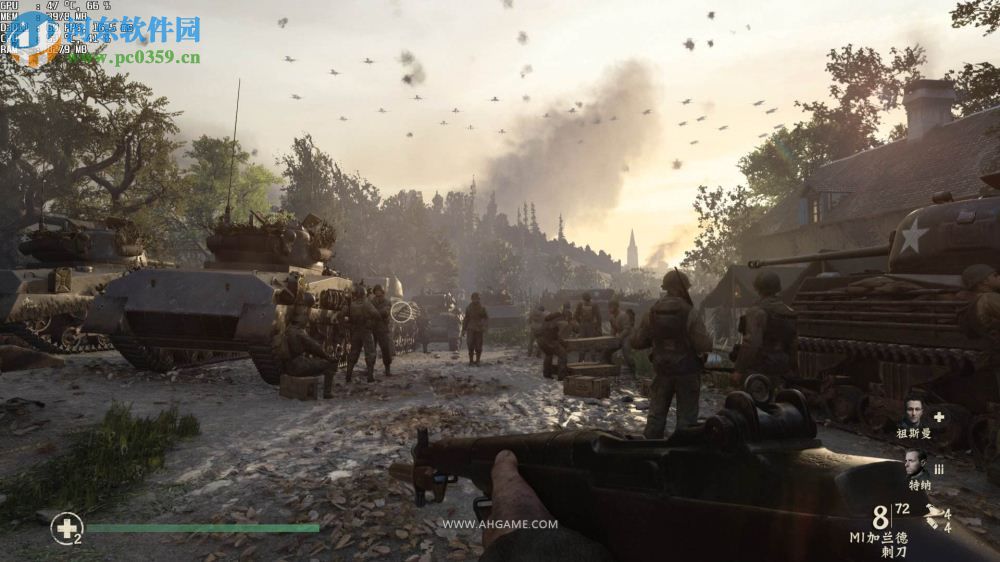The width and height of the screenshot is (1000, 562).
Task: Open the www.pc0359.cn watermark link
Action: (x=133, y=57)
